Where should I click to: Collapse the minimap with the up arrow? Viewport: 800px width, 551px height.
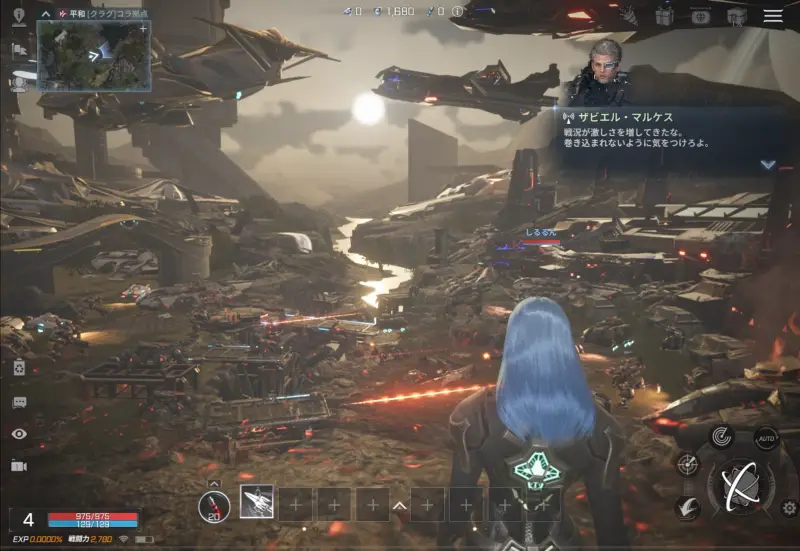[x=46, y=13]
